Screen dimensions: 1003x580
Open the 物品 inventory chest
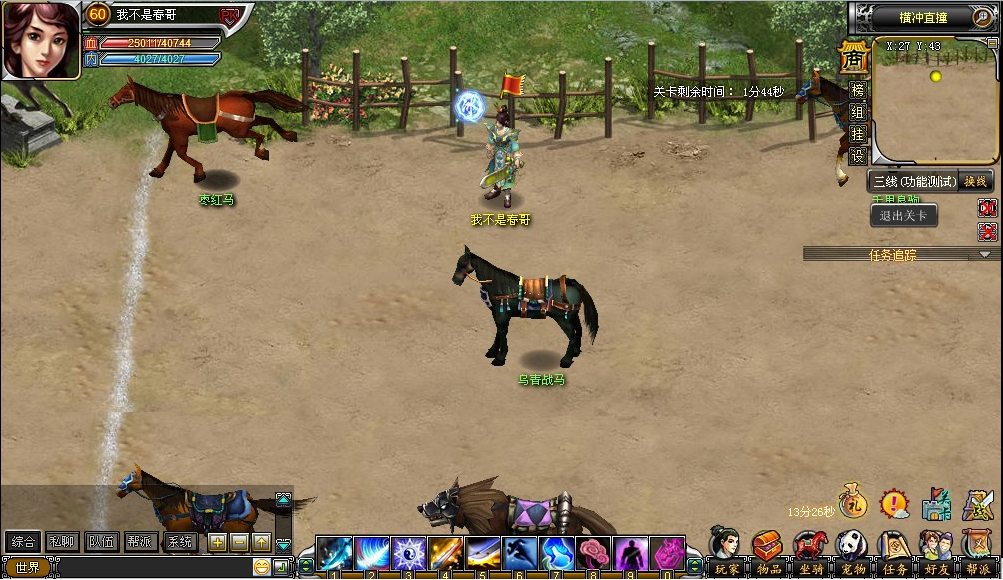tap(768, 551)
